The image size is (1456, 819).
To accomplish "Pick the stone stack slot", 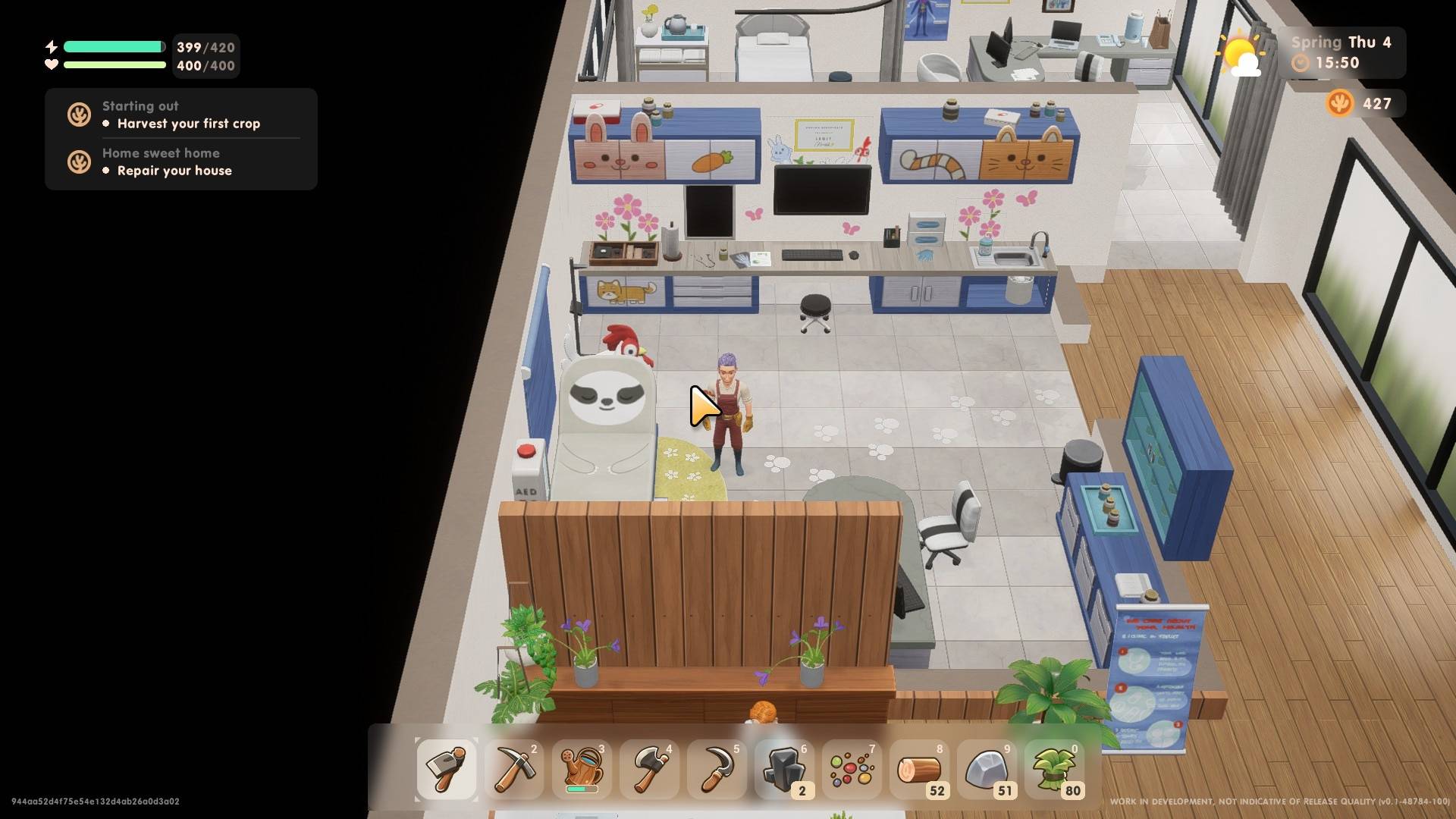I will [x=987, y=769].
